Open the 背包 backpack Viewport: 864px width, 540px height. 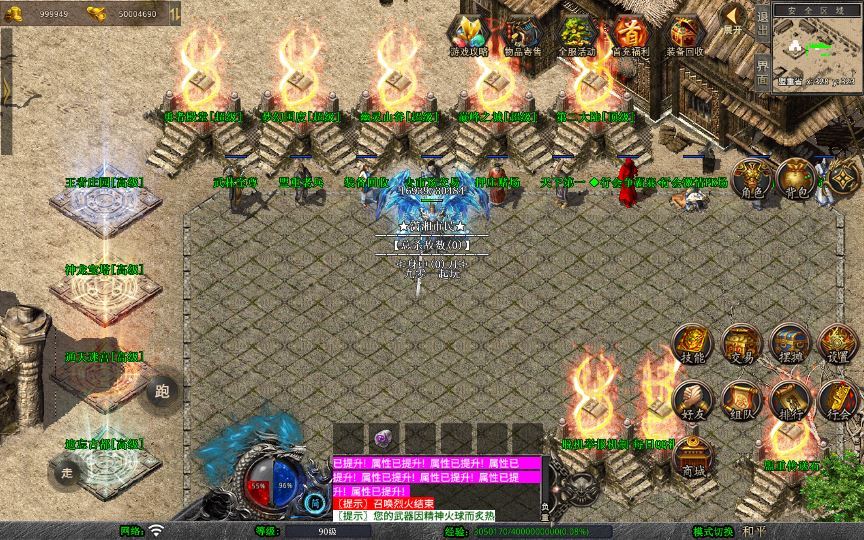pyautogui.click(x=795, y=180)
